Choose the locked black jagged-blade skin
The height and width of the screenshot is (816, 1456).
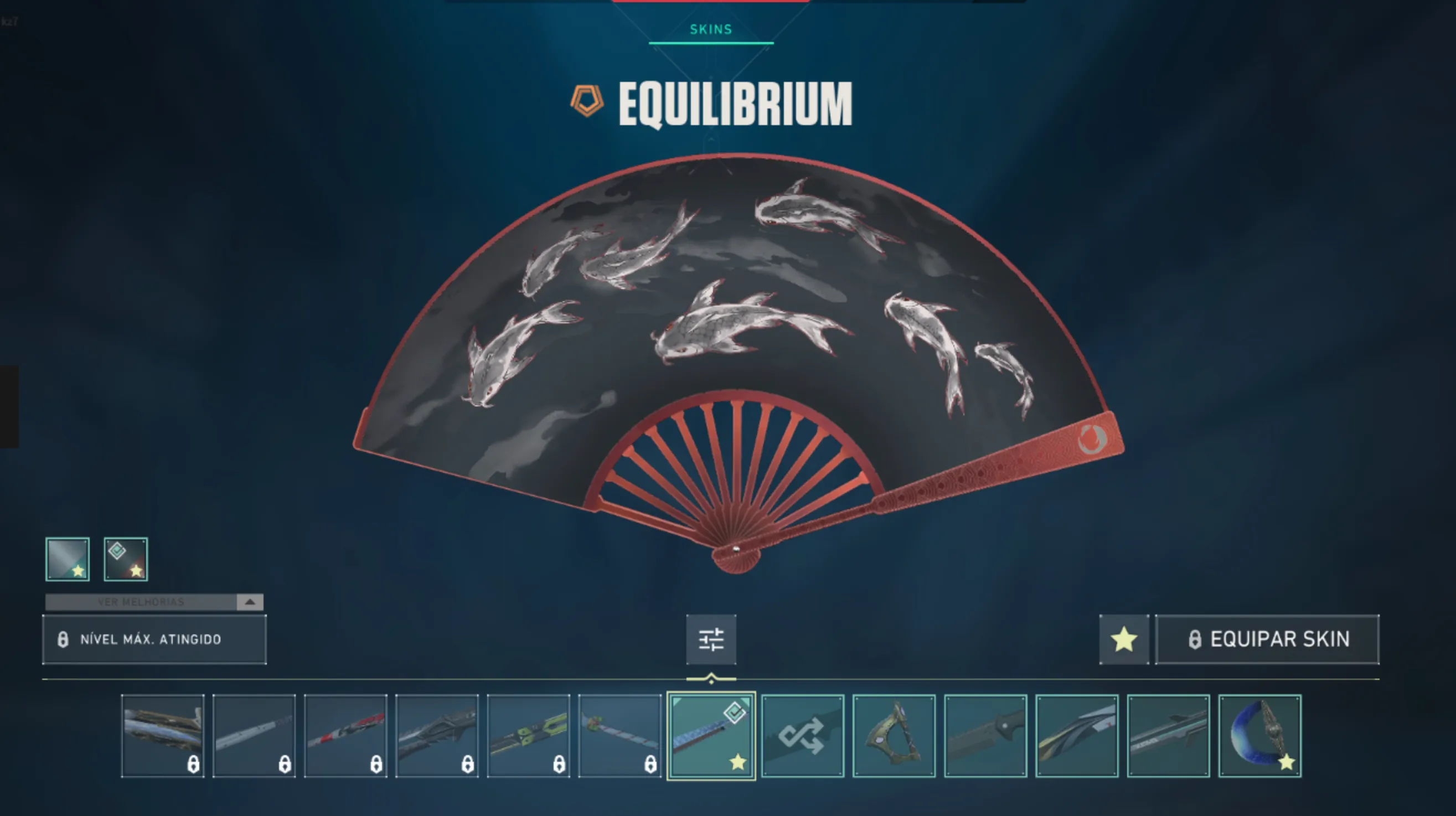pyautogui.click(x=437, y=736)
